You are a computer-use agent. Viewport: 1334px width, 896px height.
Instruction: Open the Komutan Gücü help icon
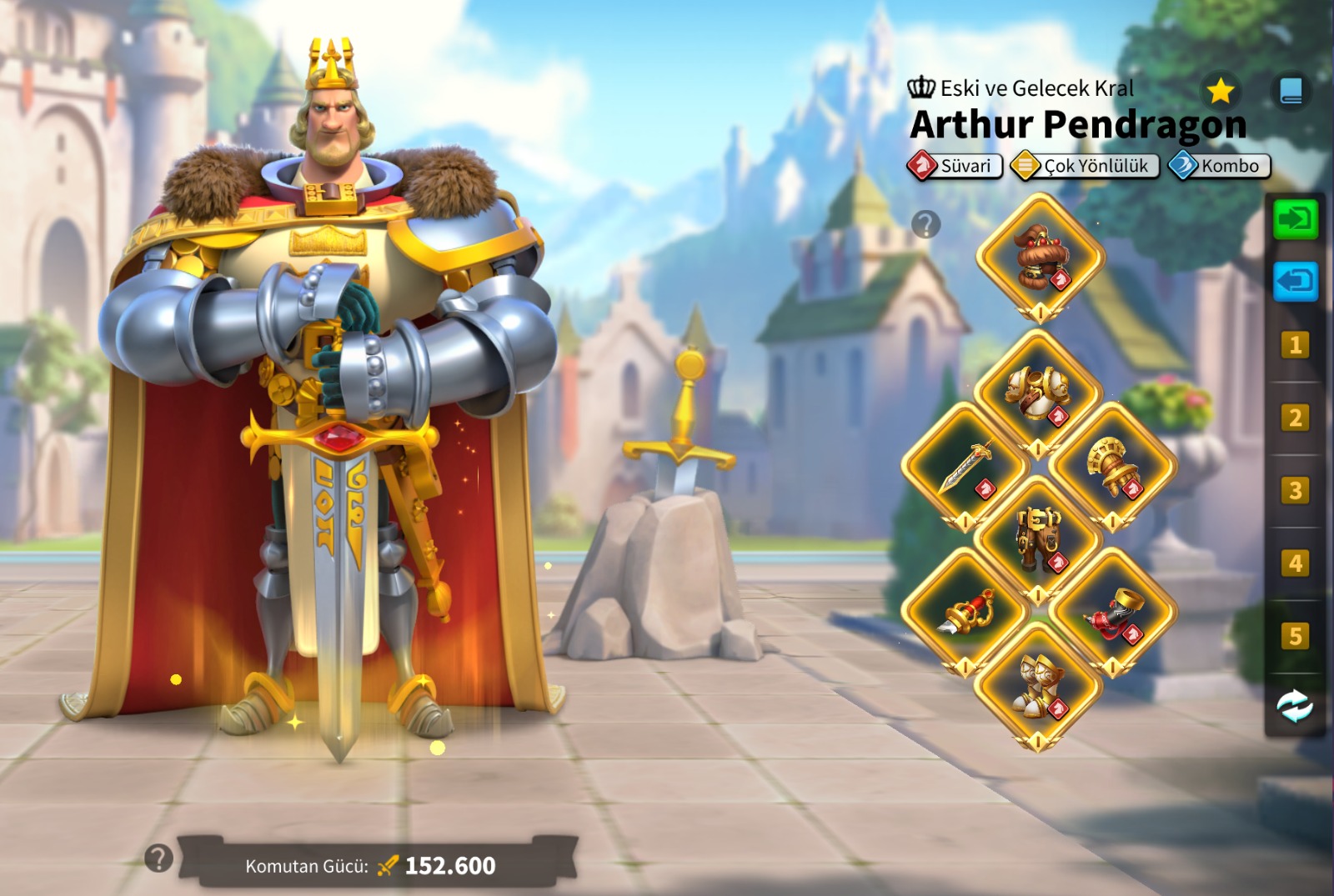coord(158,858)
